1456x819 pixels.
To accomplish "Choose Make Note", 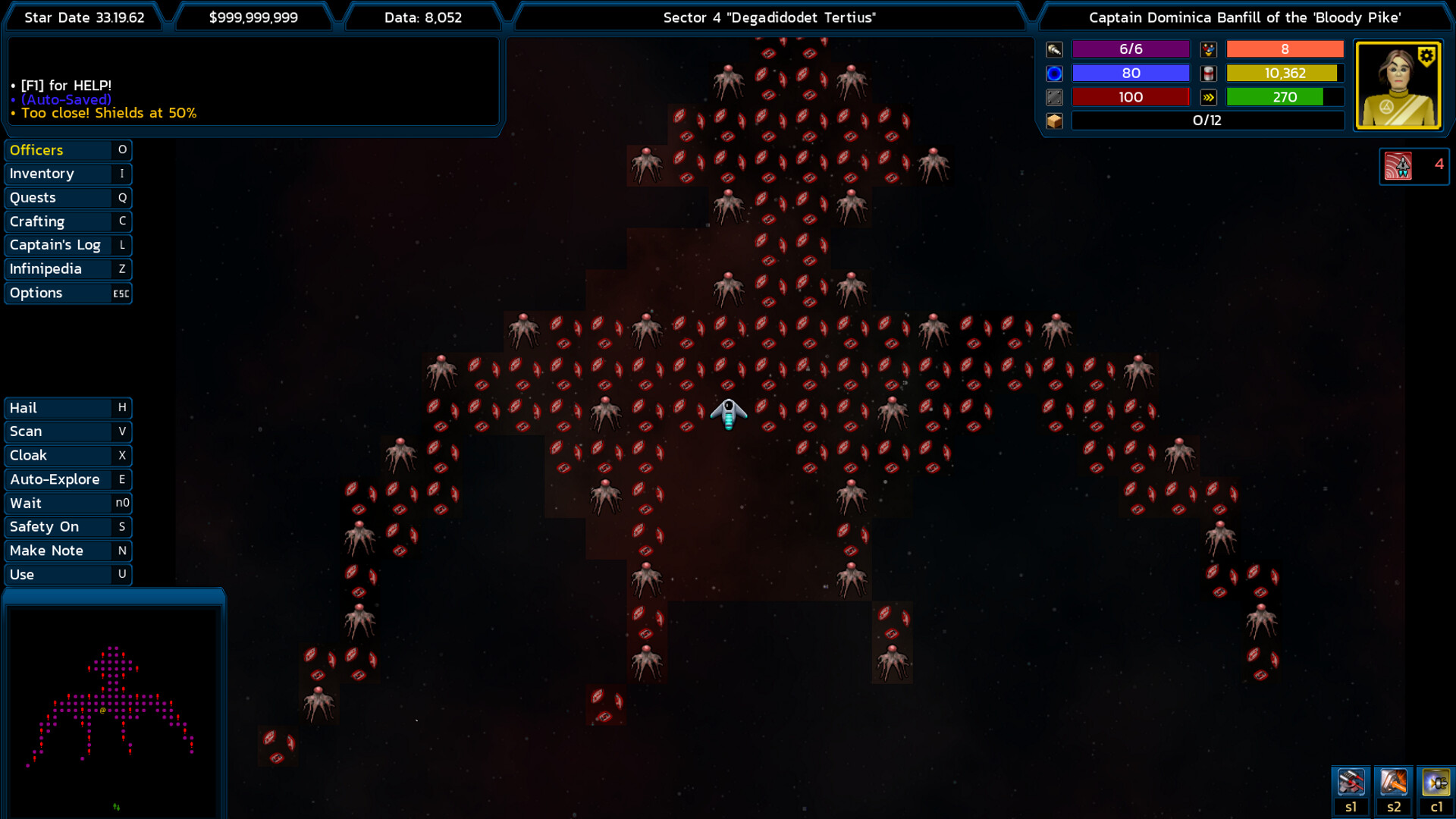I will 67,551.
